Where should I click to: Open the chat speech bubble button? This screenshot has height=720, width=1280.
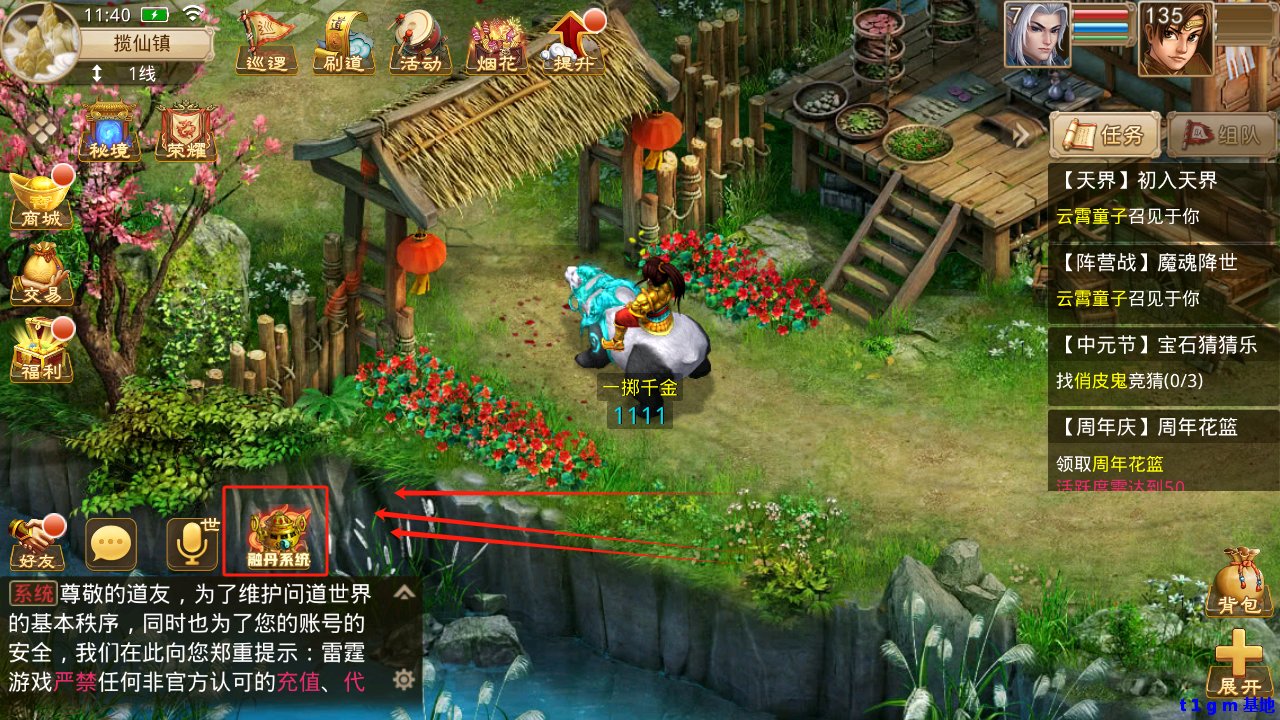[x=110, y=543]
